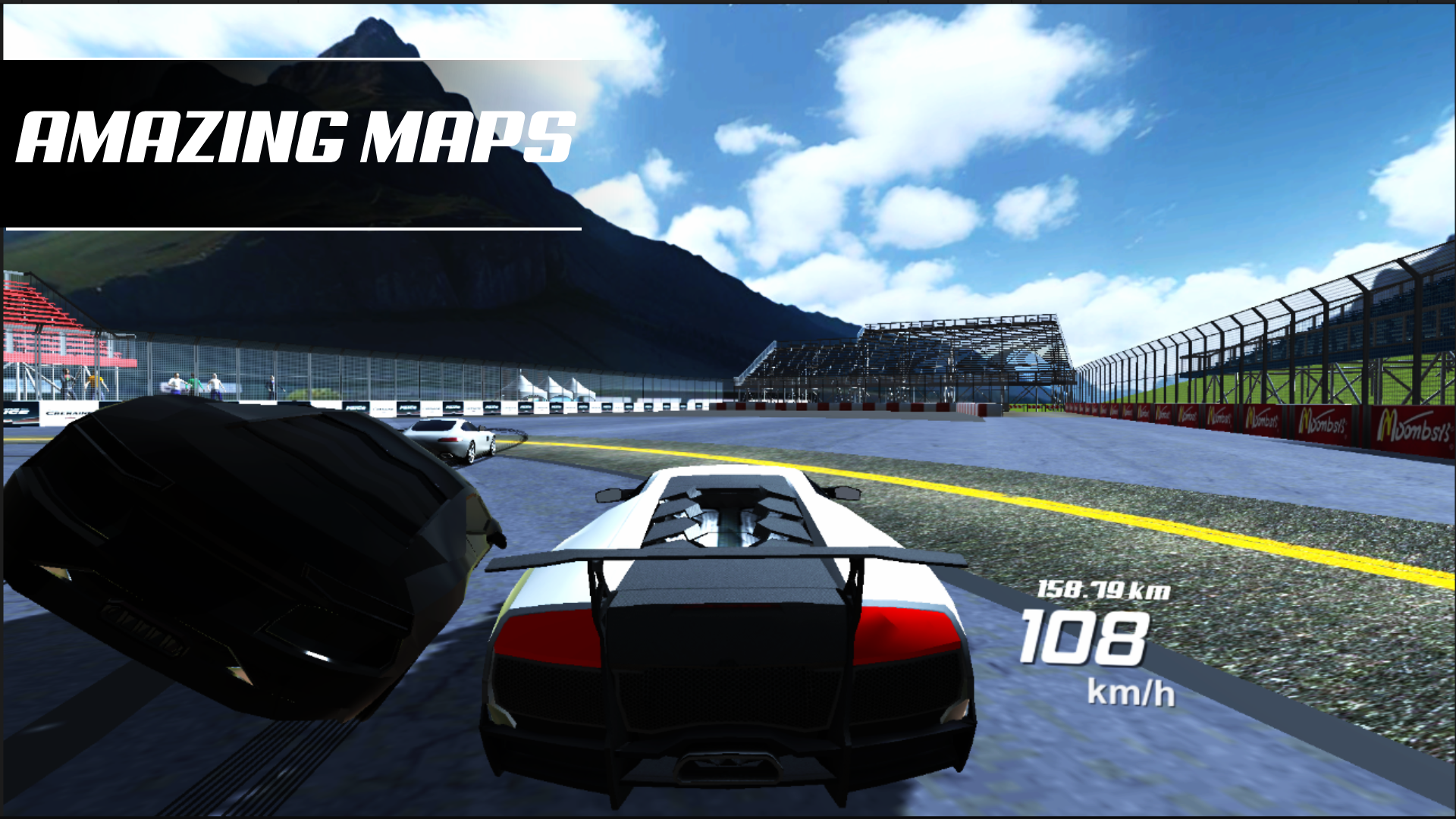Click the km/h unit label
Viewport: 1456px width, 819px height.
click(1130, 692)
